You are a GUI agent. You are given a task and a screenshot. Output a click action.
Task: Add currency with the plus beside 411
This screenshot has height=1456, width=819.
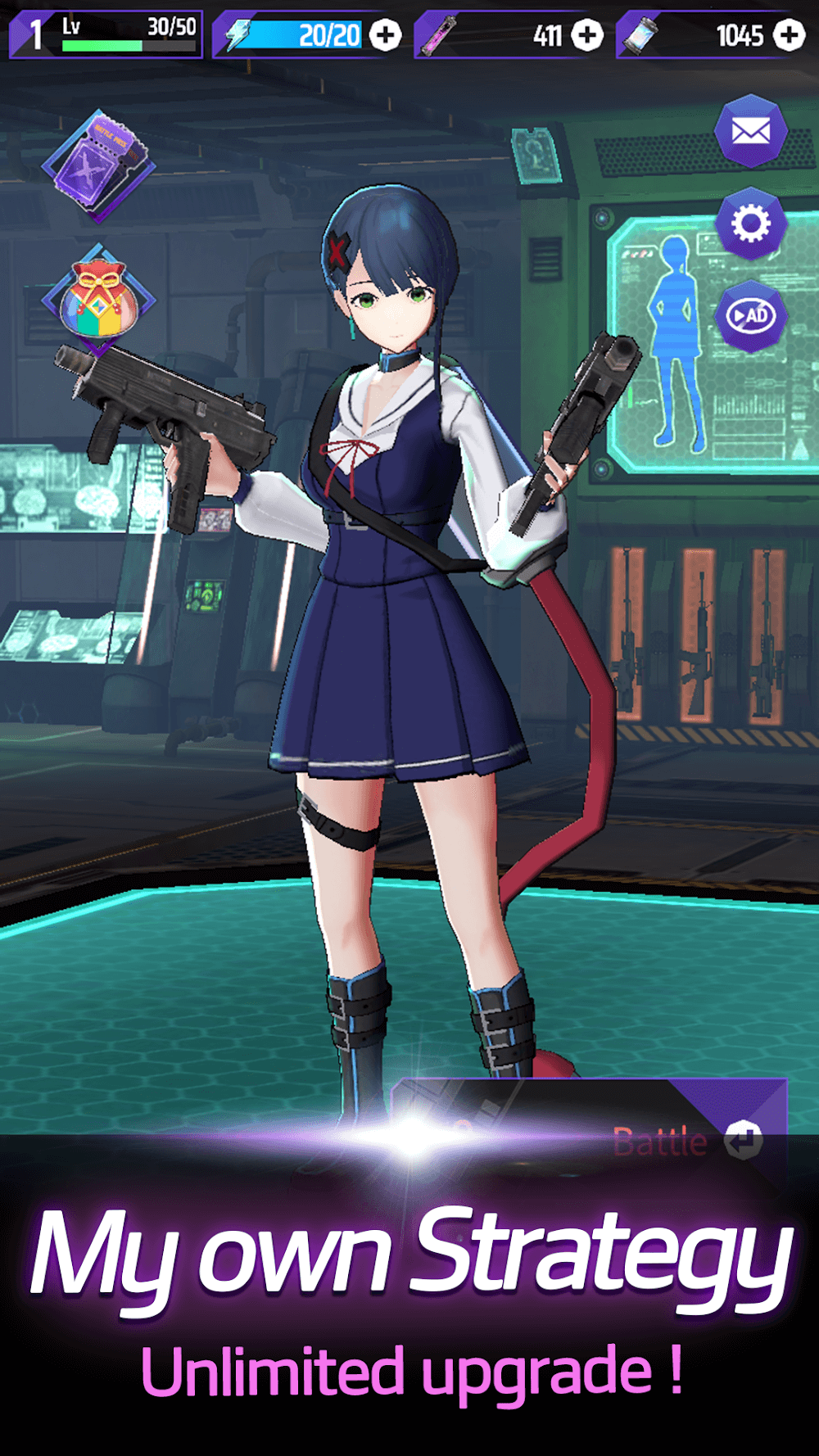point(586,35)
